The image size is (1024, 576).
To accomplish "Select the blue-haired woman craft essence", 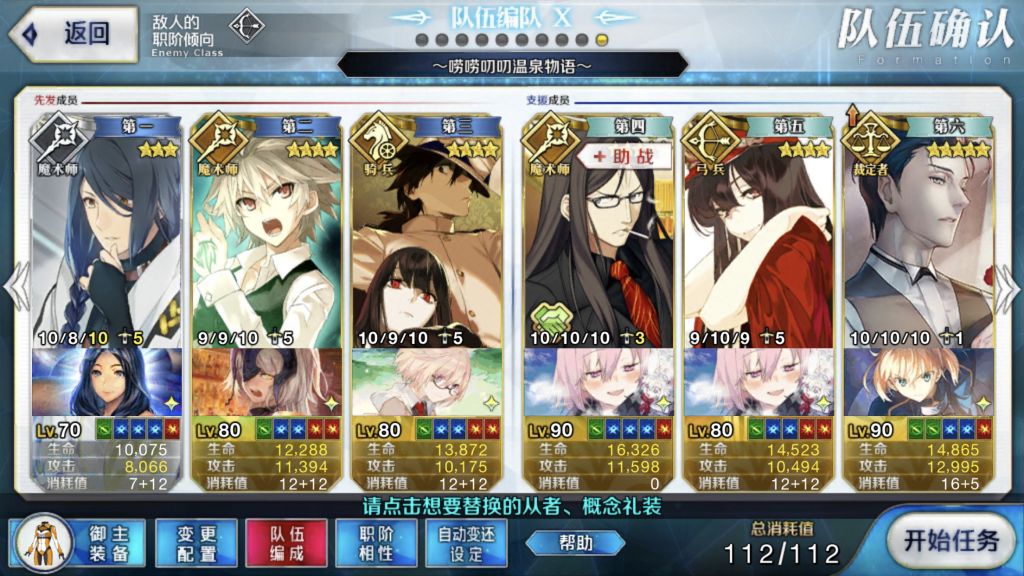I will click(106, 382).
